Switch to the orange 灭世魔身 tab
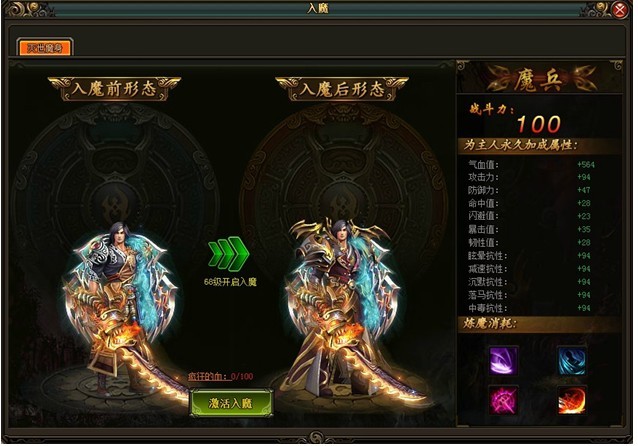Viewport: 638px width, 446px height. click(x=44, y=46)
